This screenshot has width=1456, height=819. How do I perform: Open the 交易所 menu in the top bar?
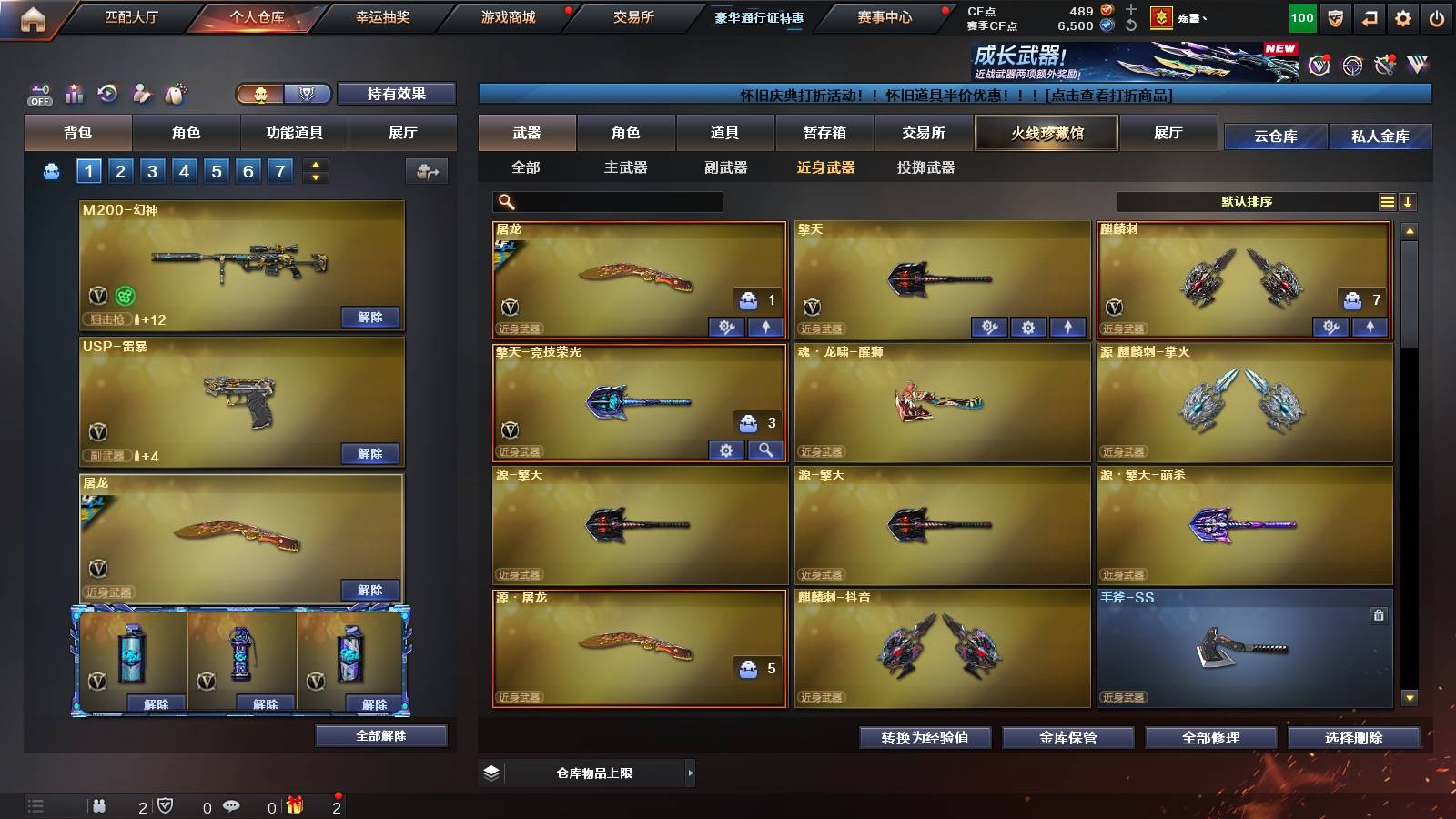pos(632,16)
